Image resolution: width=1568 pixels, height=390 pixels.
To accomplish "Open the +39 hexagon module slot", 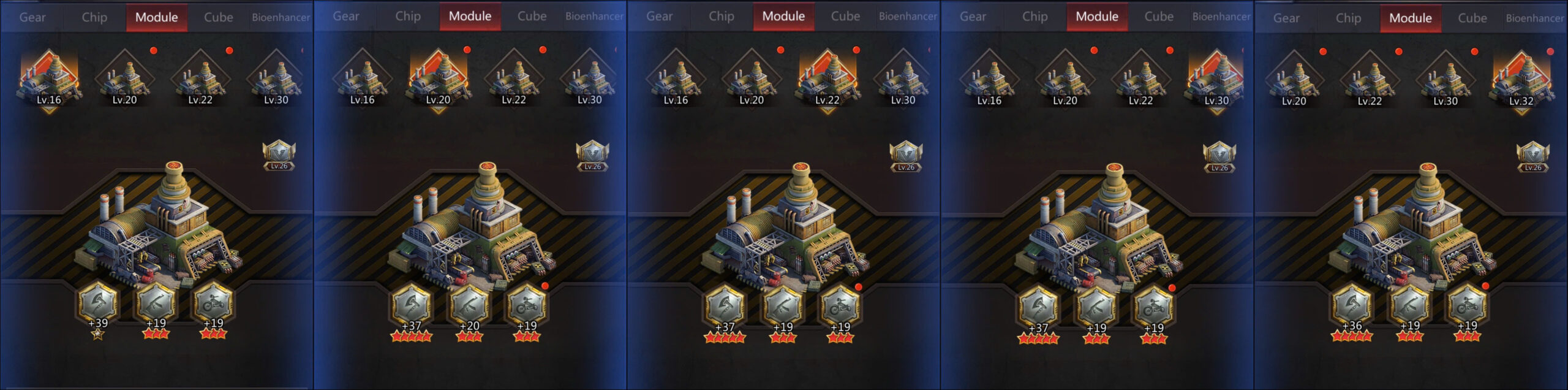I will (97, 302).
